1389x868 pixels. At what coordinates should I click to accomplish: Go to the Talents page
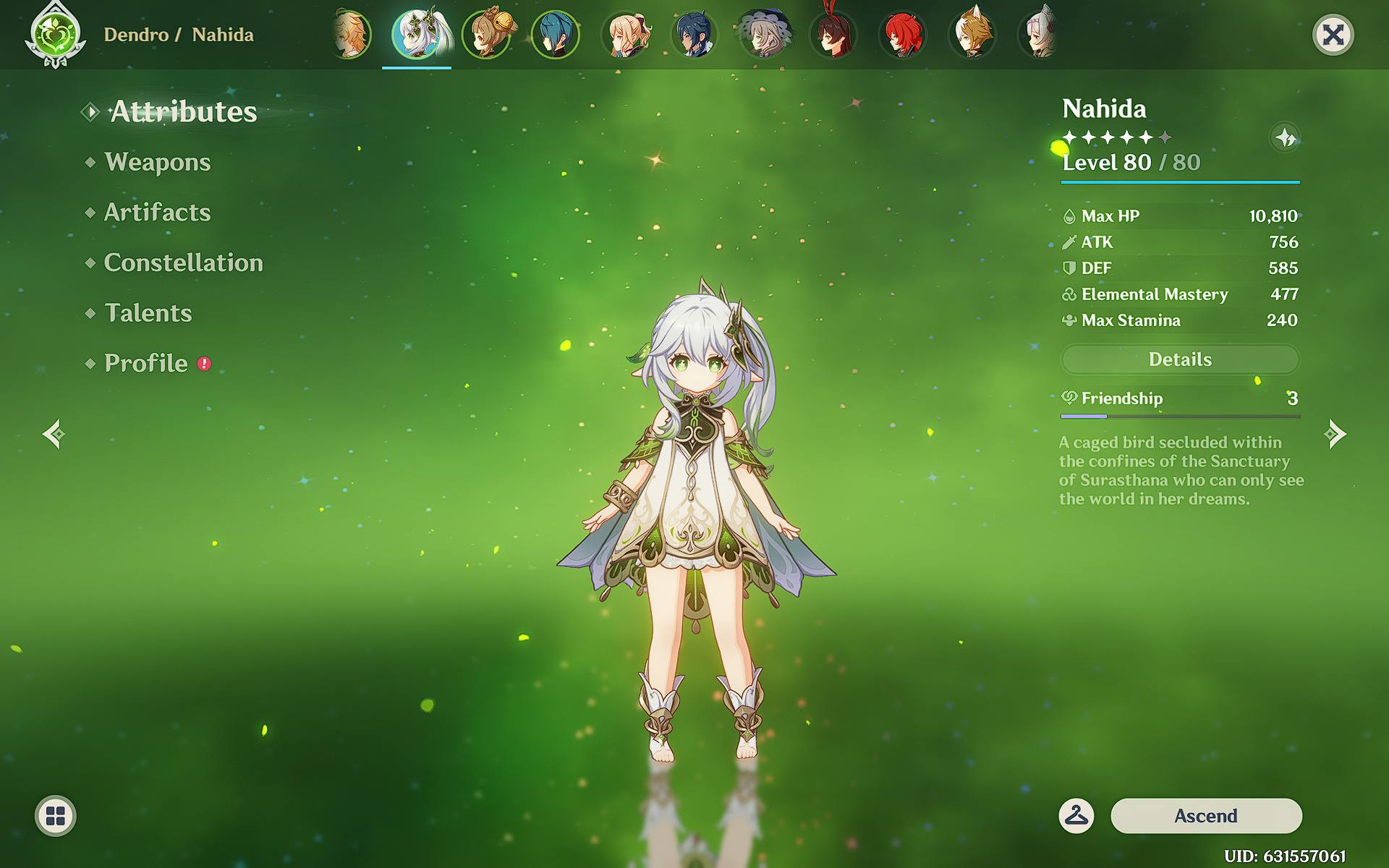[148, 312]
